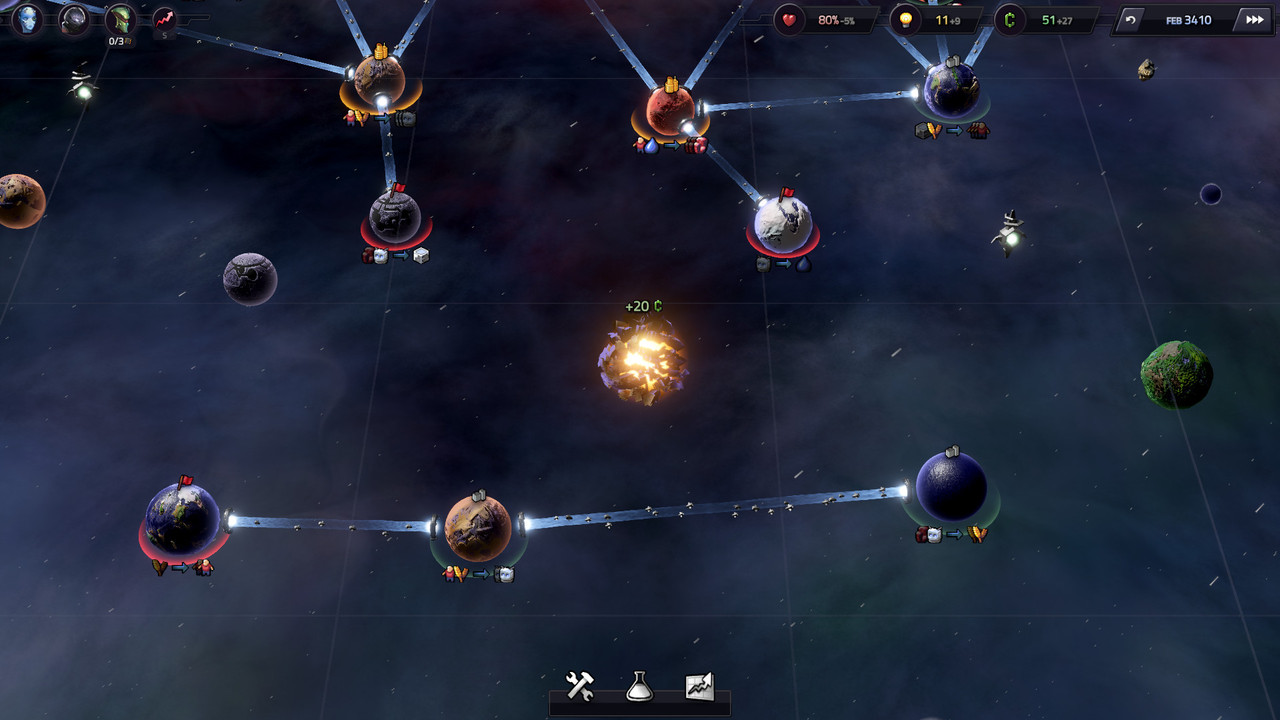This screenshot has width=1280, height=720.
Task: Open the build tools with wrench and hammer
Action: pyautogui.click(x=580, y=686)
